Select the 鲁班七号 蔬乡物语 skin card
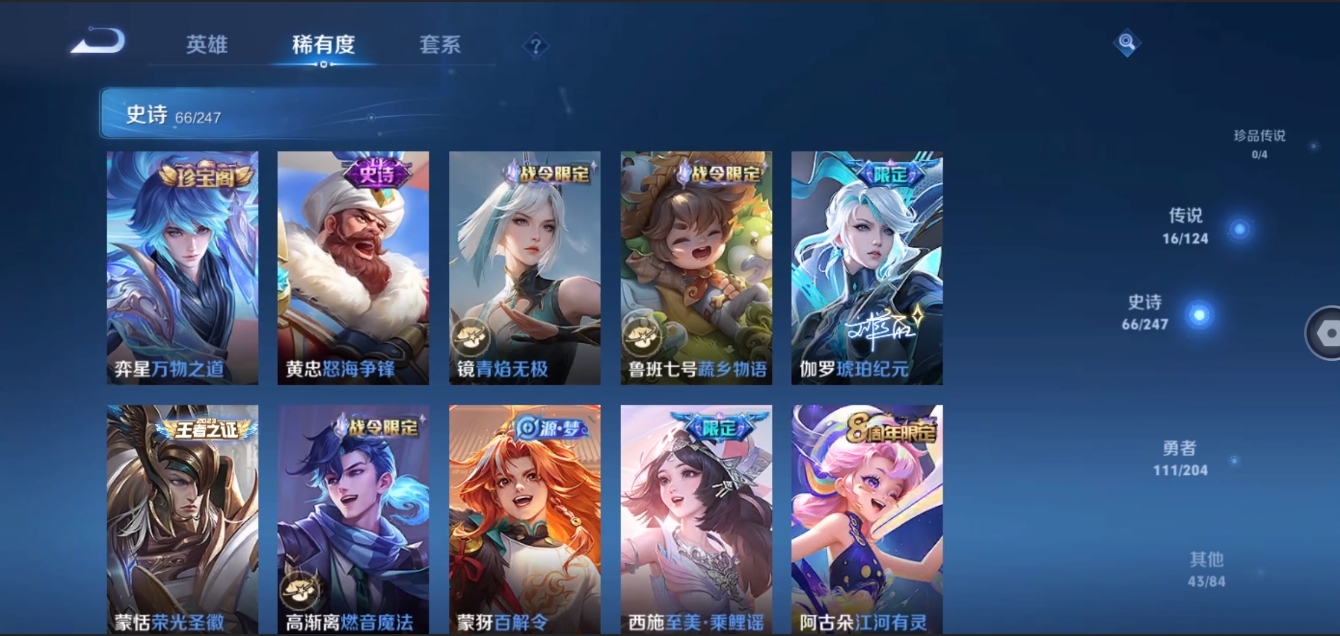 pyautogui.click(x=696, y=267)
